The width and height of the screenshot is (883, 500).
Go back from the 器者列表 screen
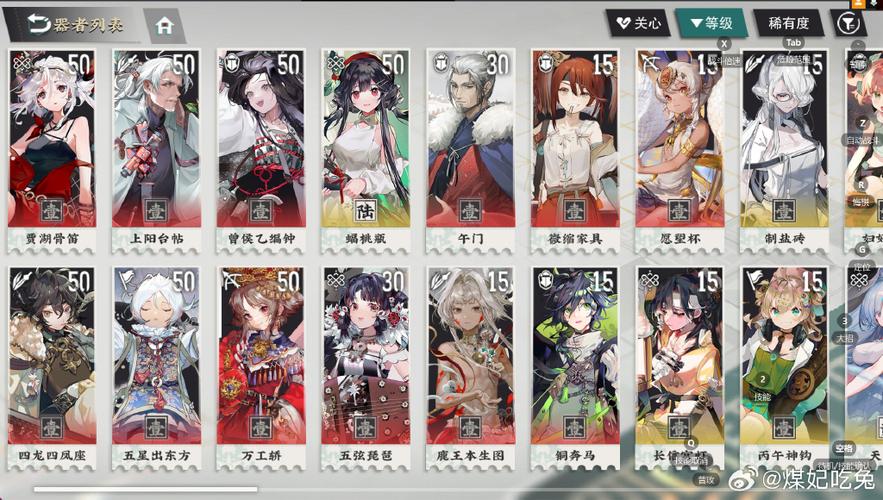click(40, 24)
